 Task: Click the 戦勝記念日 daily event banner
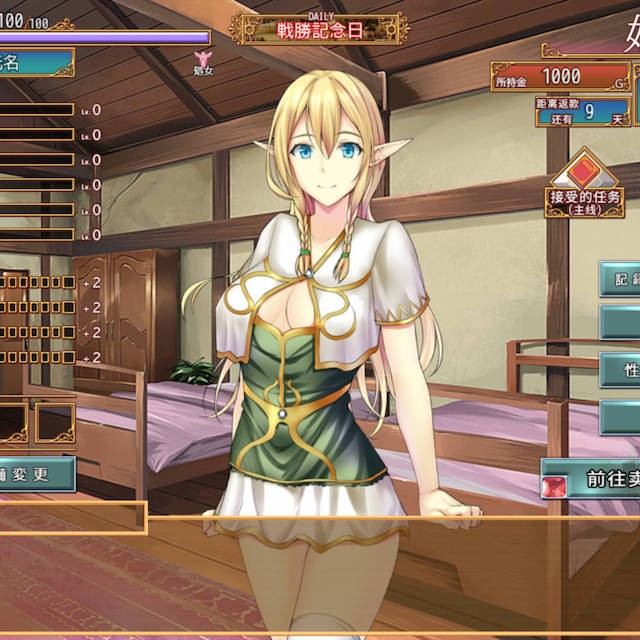pos(319,29)
